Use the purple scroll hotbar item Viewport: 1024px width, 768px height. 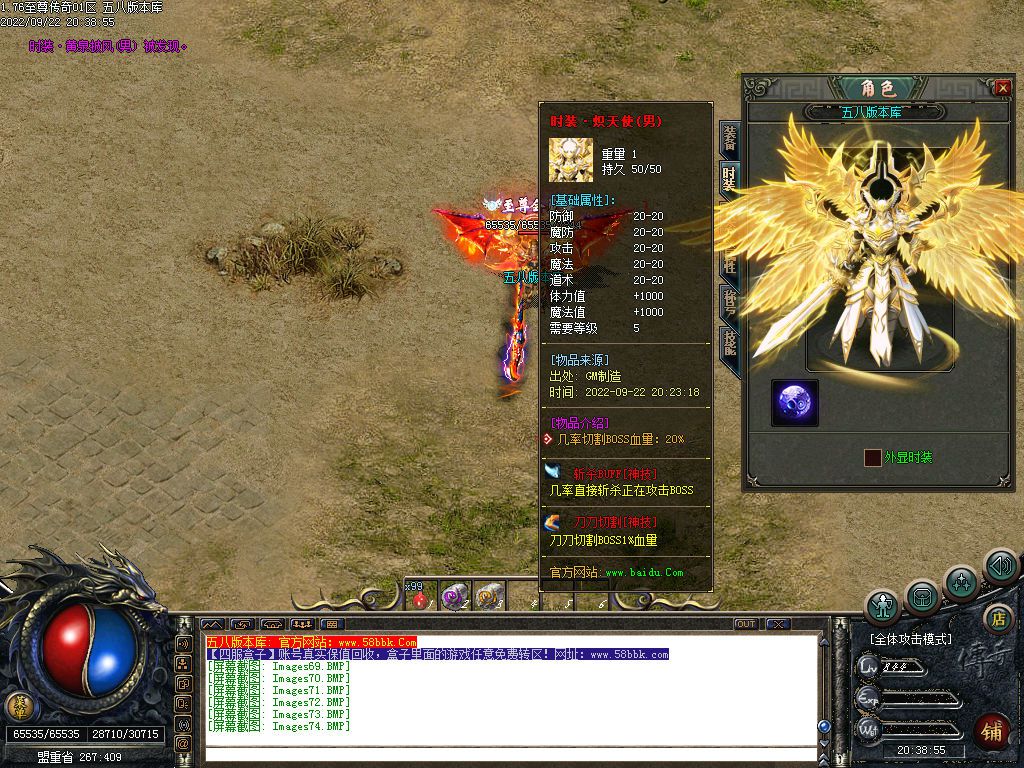pos(455,597)
